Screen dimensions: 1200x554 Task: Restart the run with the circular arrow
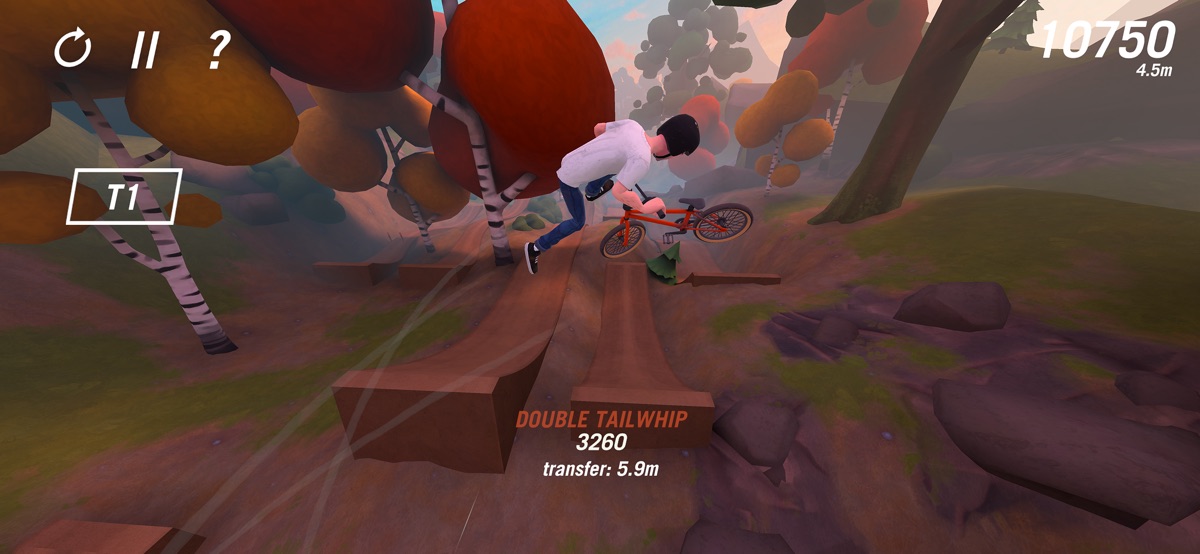pos(72,48)
